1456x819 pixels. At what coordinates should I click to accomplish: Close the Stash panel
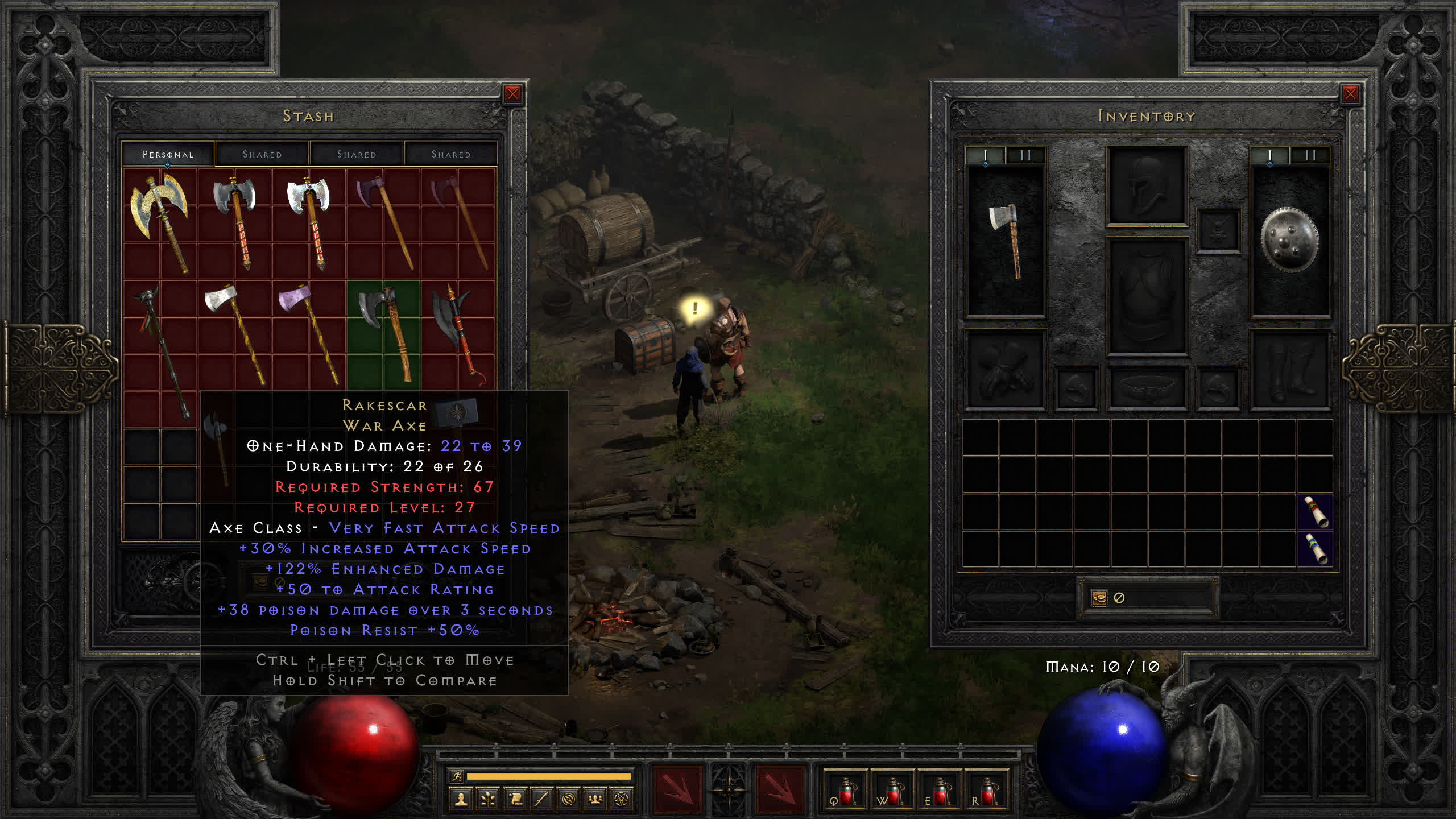pos(512,94)
